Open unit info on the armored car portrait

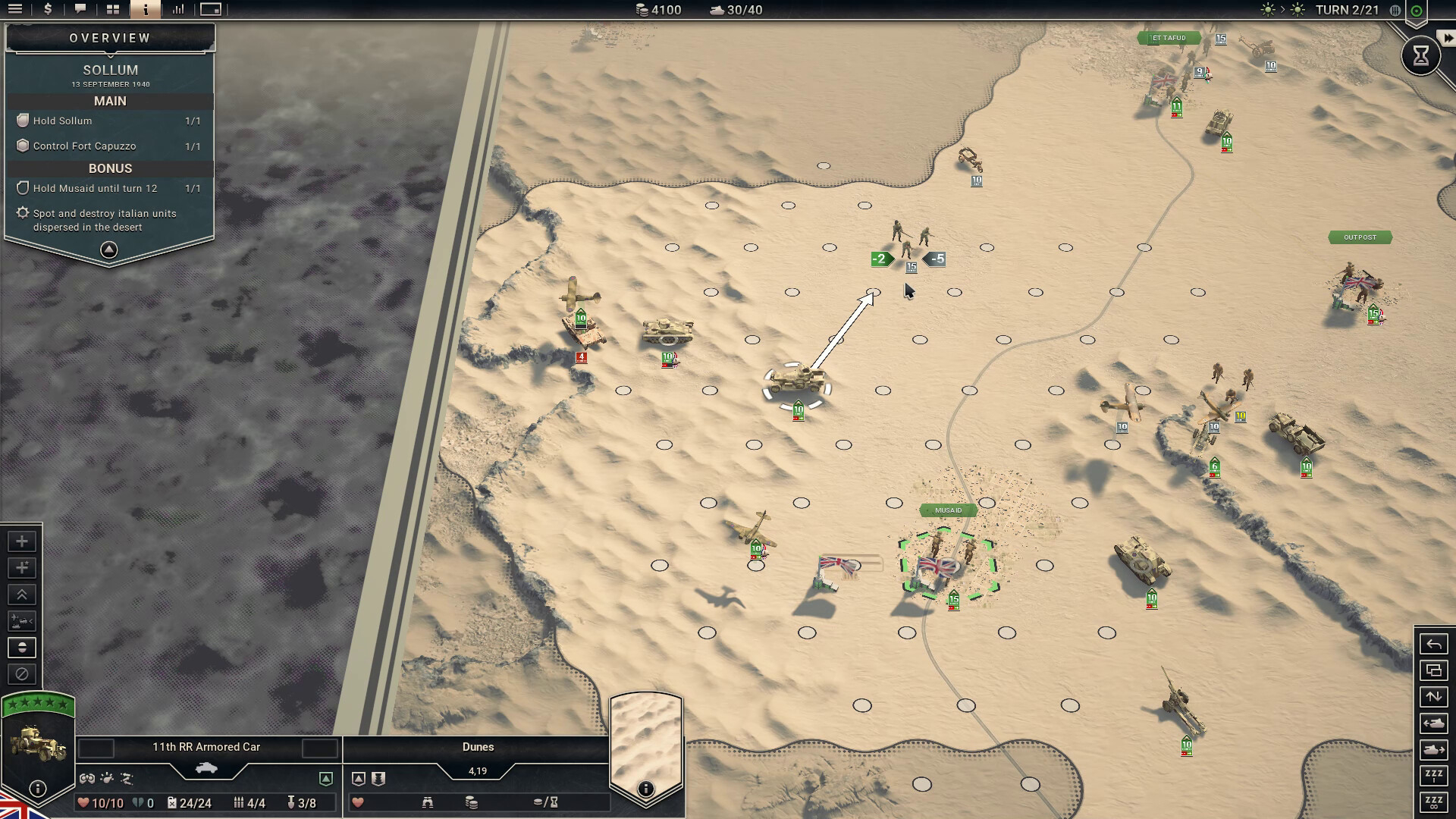38,789
